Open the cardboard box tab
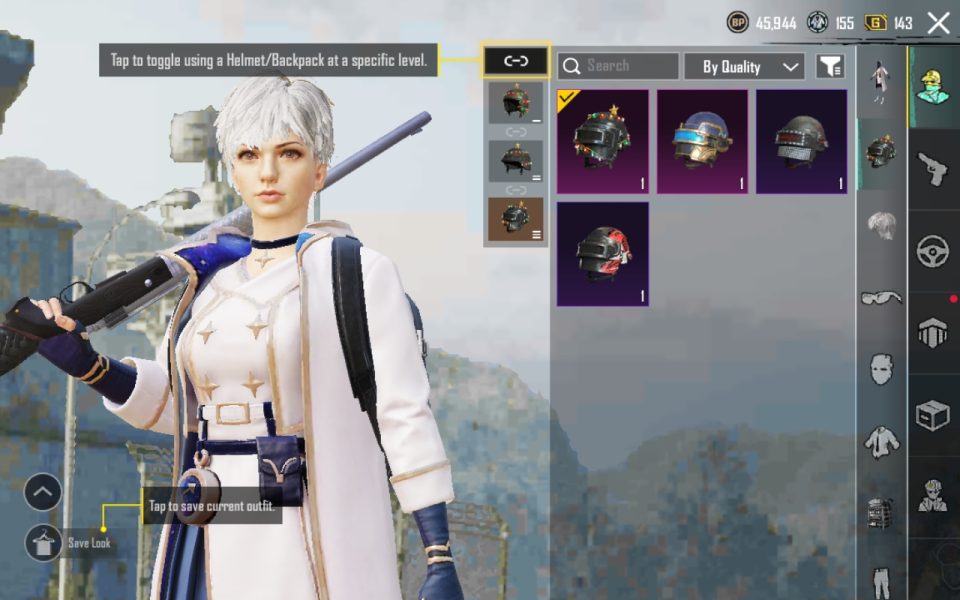Screen dimensions: 960x600 [x=933, y=415]
